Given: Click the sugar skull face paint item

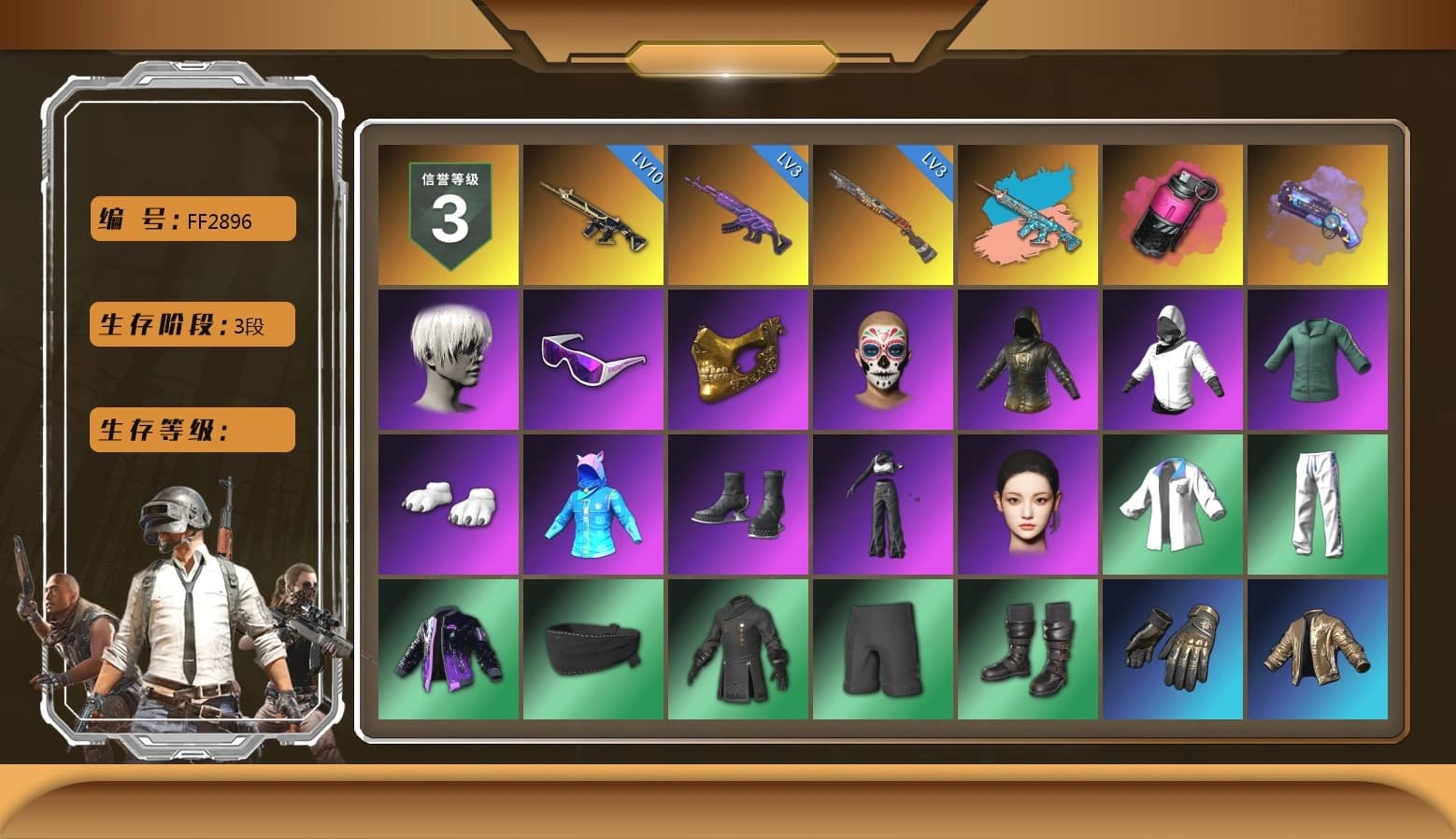Looking at the screenshot, I should pyautogui.click(x=883, y=360).
